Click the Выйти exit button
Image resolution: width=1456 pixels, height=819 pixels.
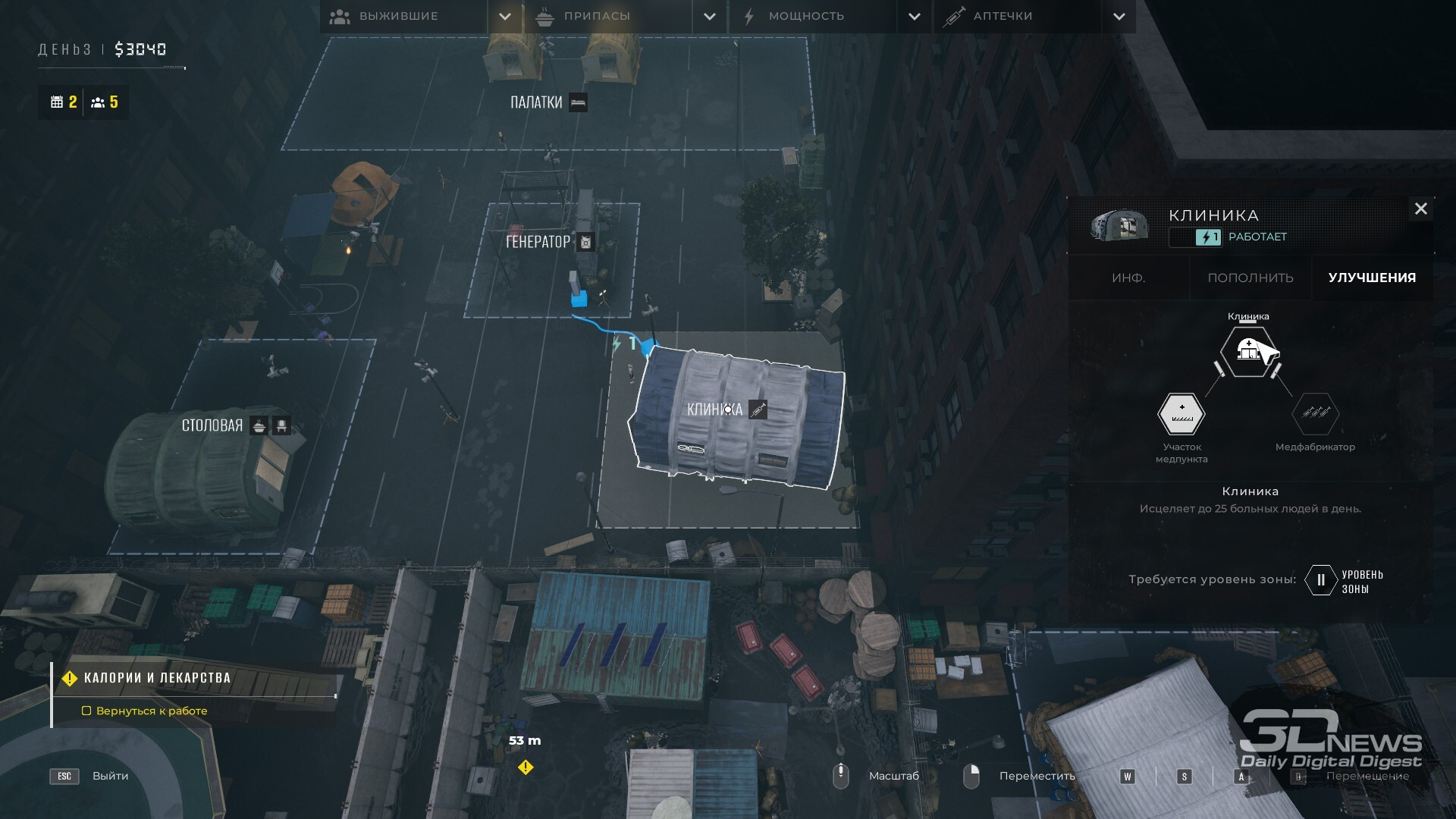[110, 776]
